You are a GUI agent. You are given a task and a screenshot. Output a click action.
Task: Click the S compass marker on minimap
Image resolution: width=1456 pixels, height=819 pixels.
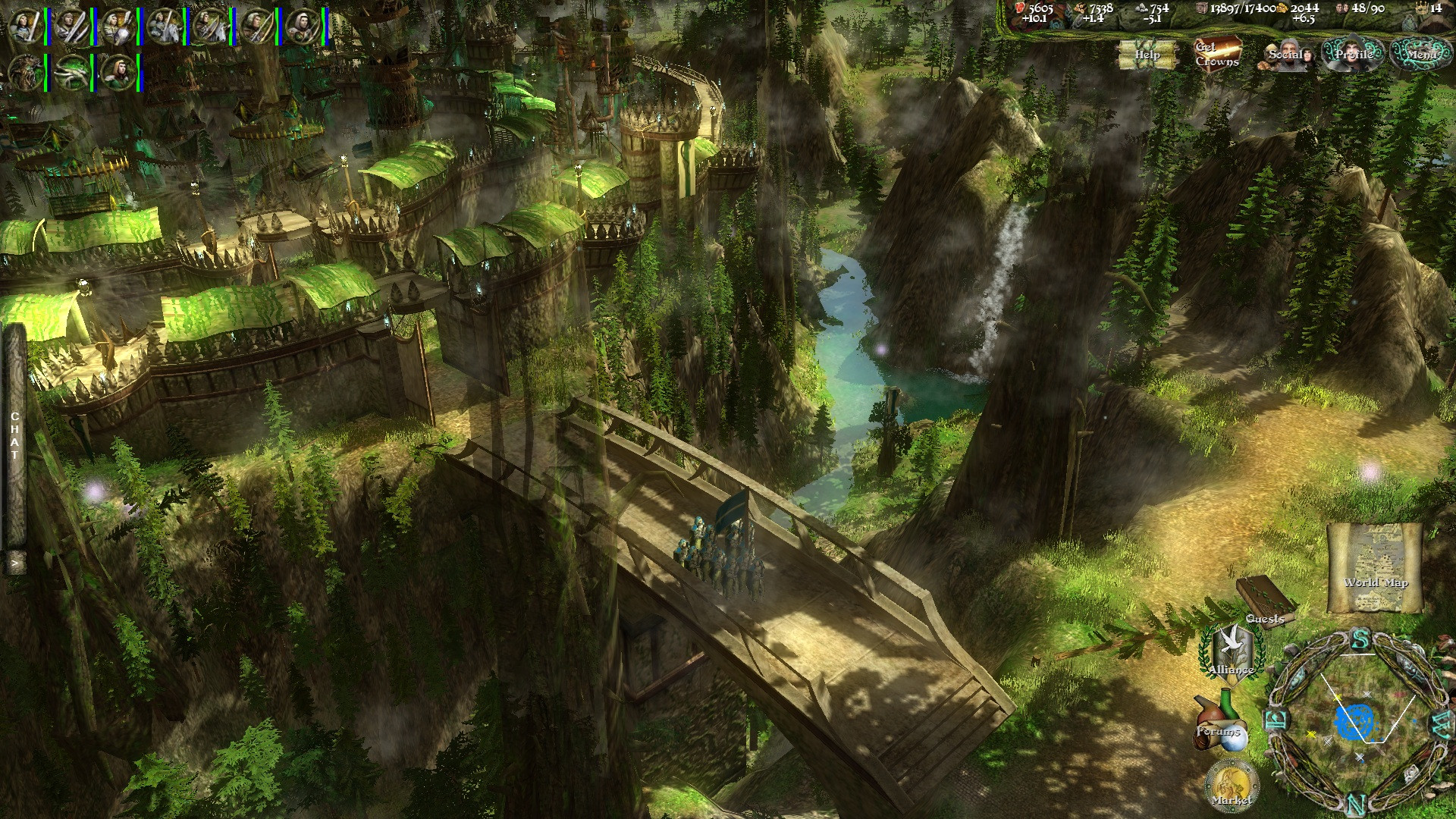tap(1360, 640)
